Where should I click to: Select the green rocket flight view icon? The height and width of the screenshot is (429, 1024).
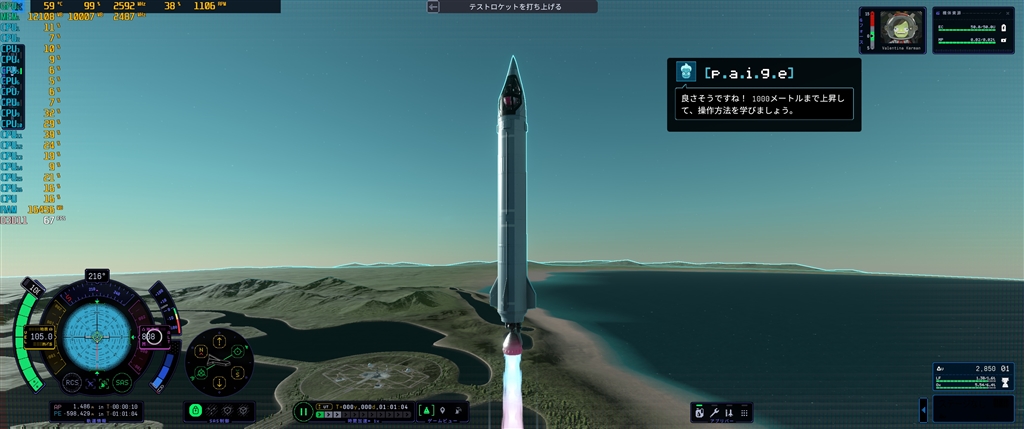(425, 411)
